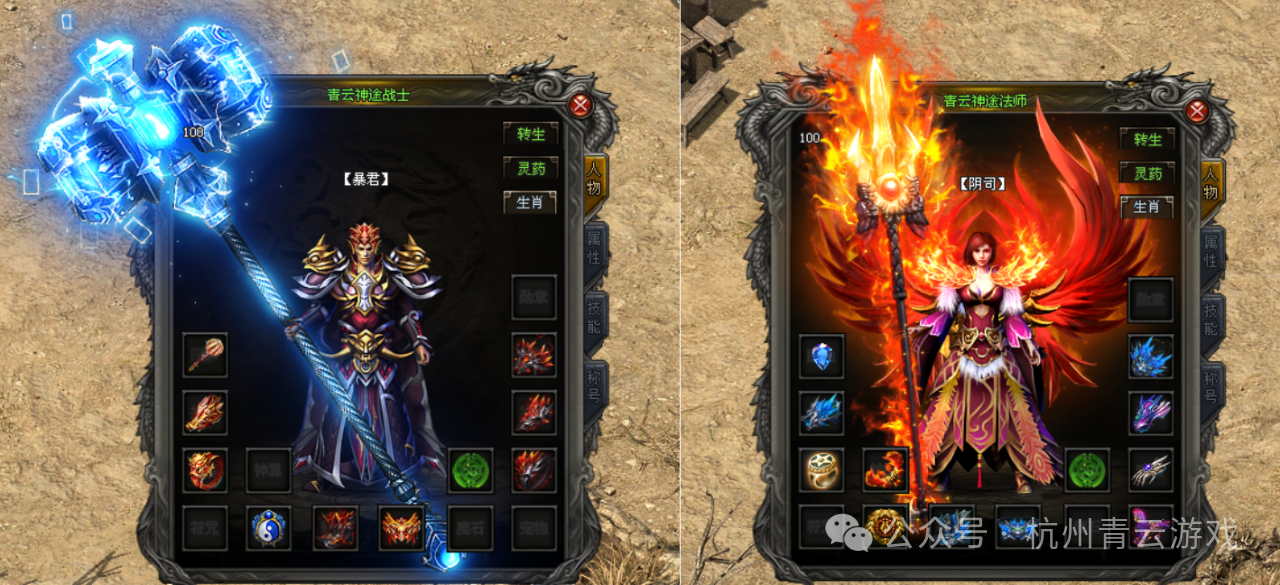Close the warrior character panel
1280x585 pixels.
pos(579,104)
